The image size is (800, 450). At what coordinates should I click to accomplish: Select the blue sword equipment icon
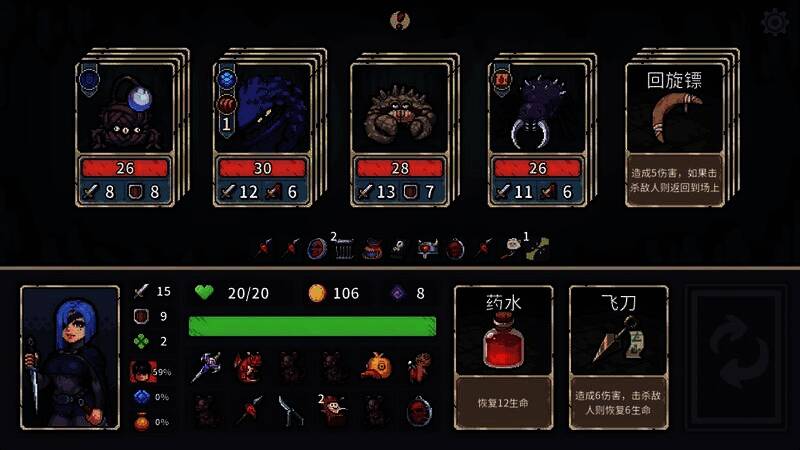click(206, 366)
